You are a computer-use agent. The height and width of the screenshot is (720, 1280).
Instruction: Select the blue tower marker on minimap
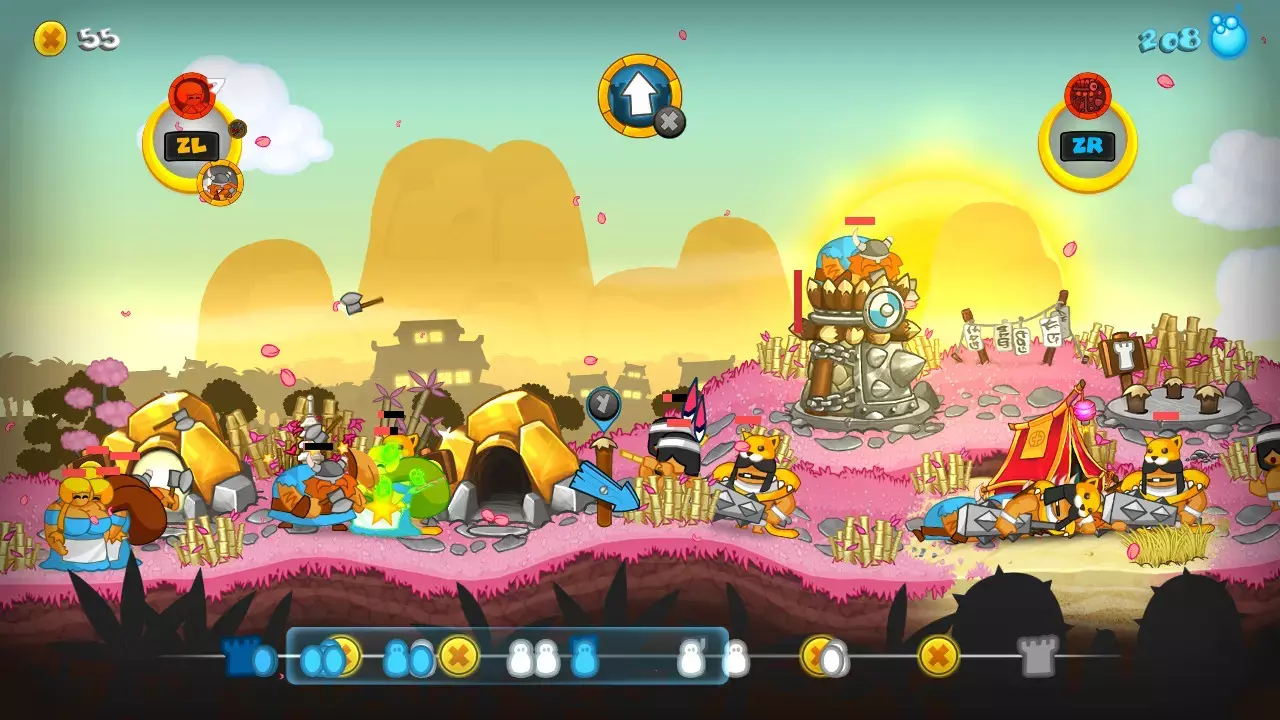pos(585,656)
